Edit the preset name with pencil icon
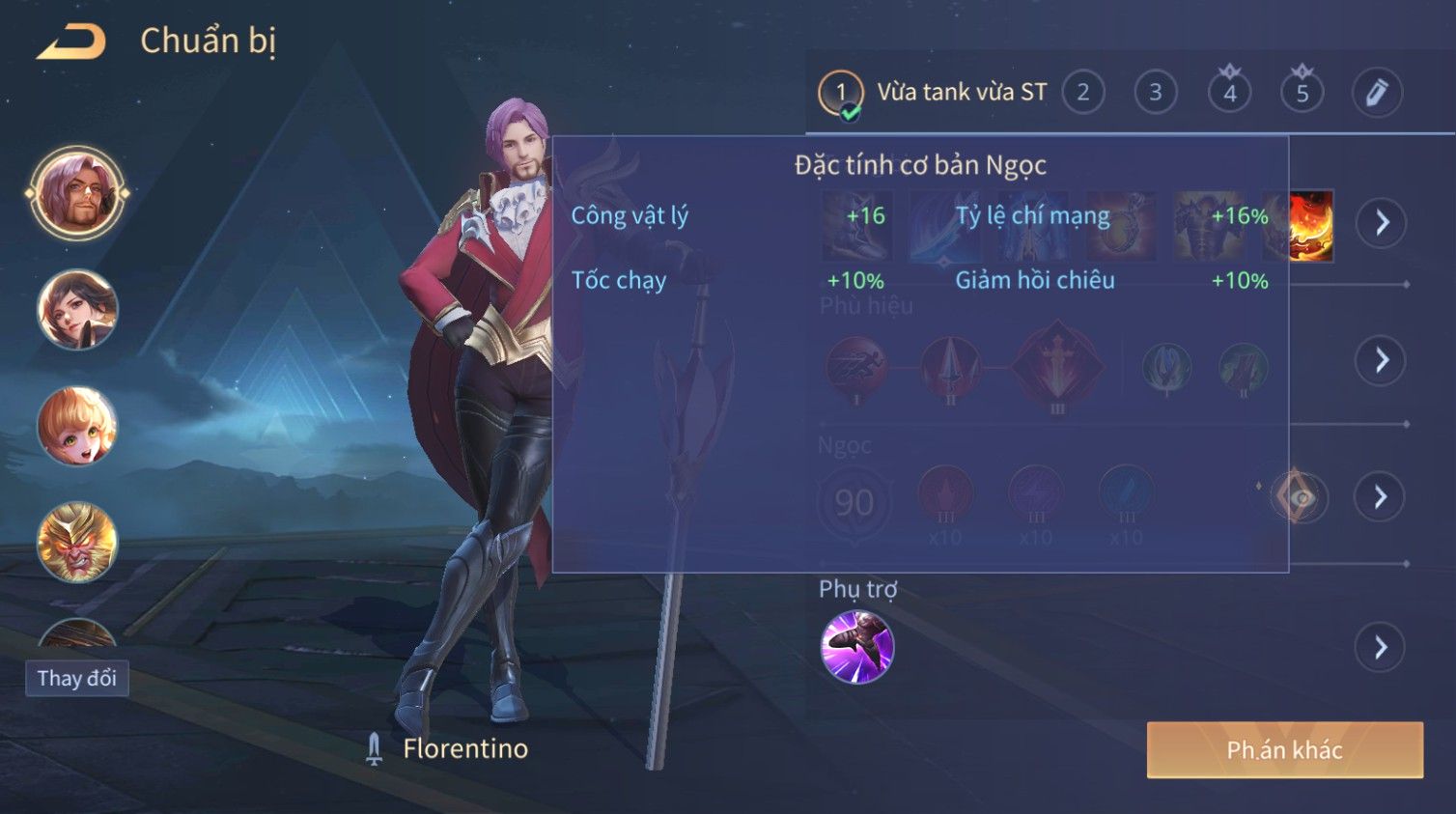The height and width of the screenshot is (814, 1456). 1376,93
